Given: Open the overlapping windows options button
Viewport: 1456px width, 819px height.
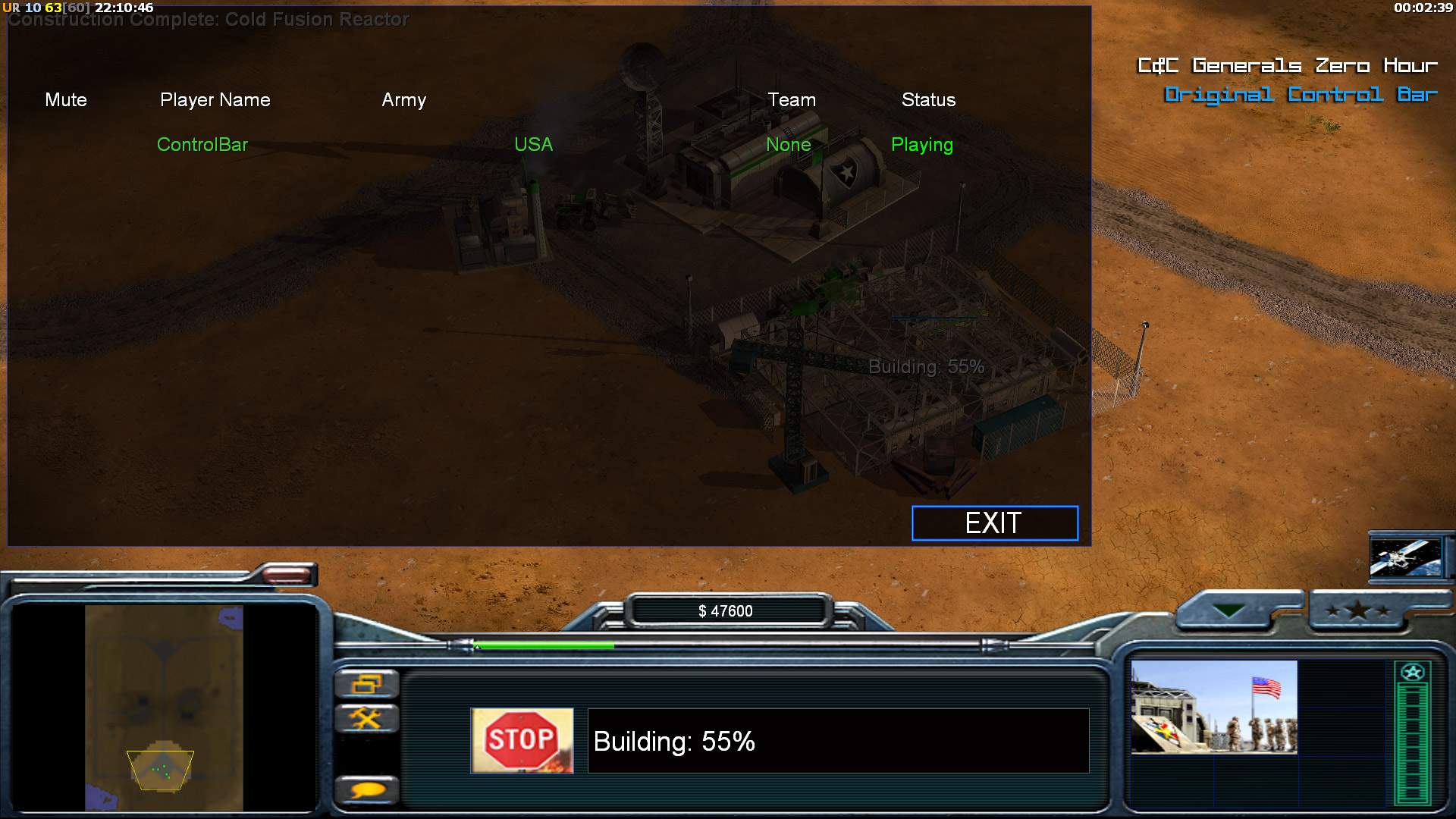Looking at the screenshot, I should point(366,685).
